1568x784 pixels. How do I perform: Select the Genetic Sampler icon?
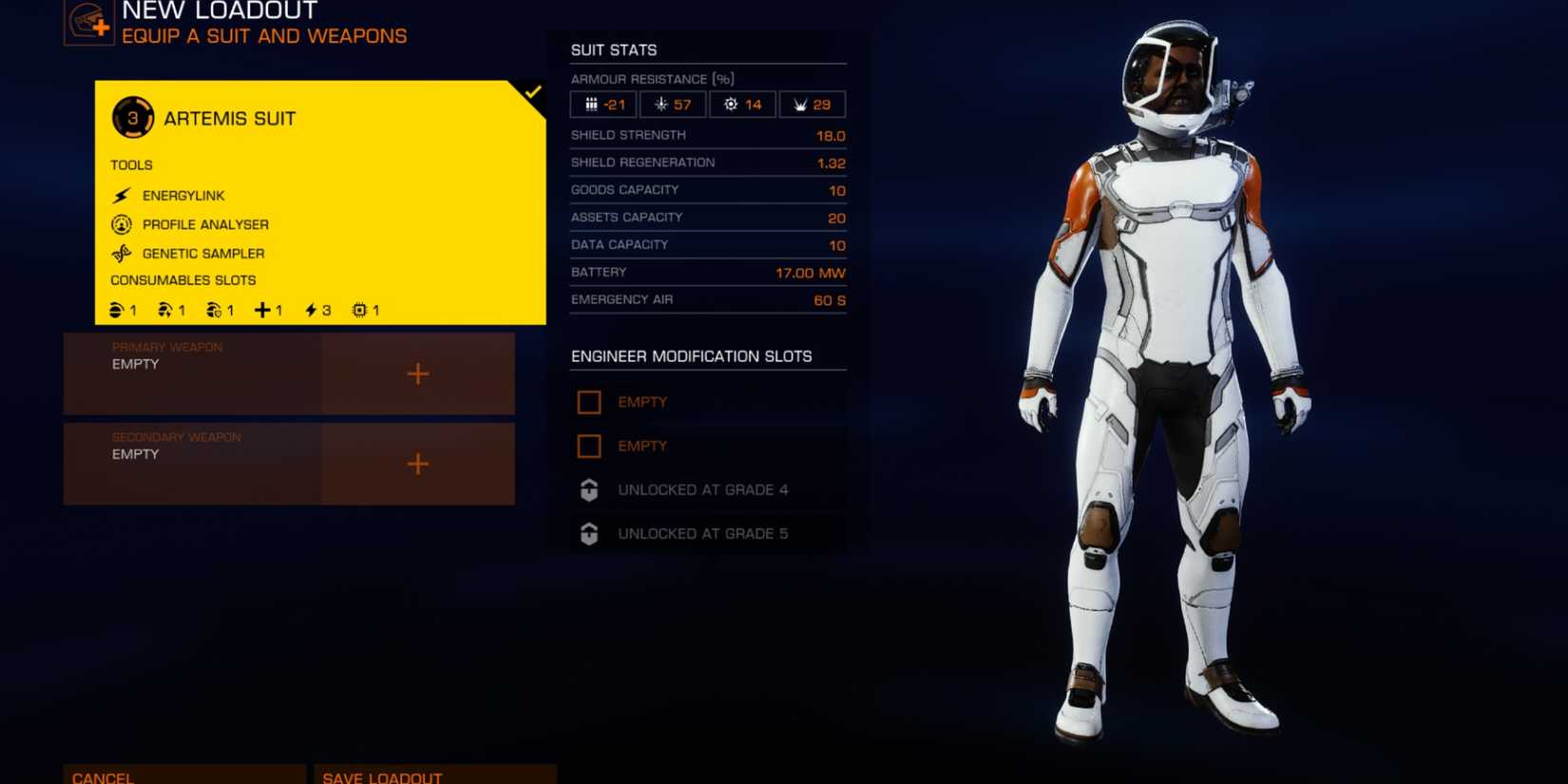121,253
